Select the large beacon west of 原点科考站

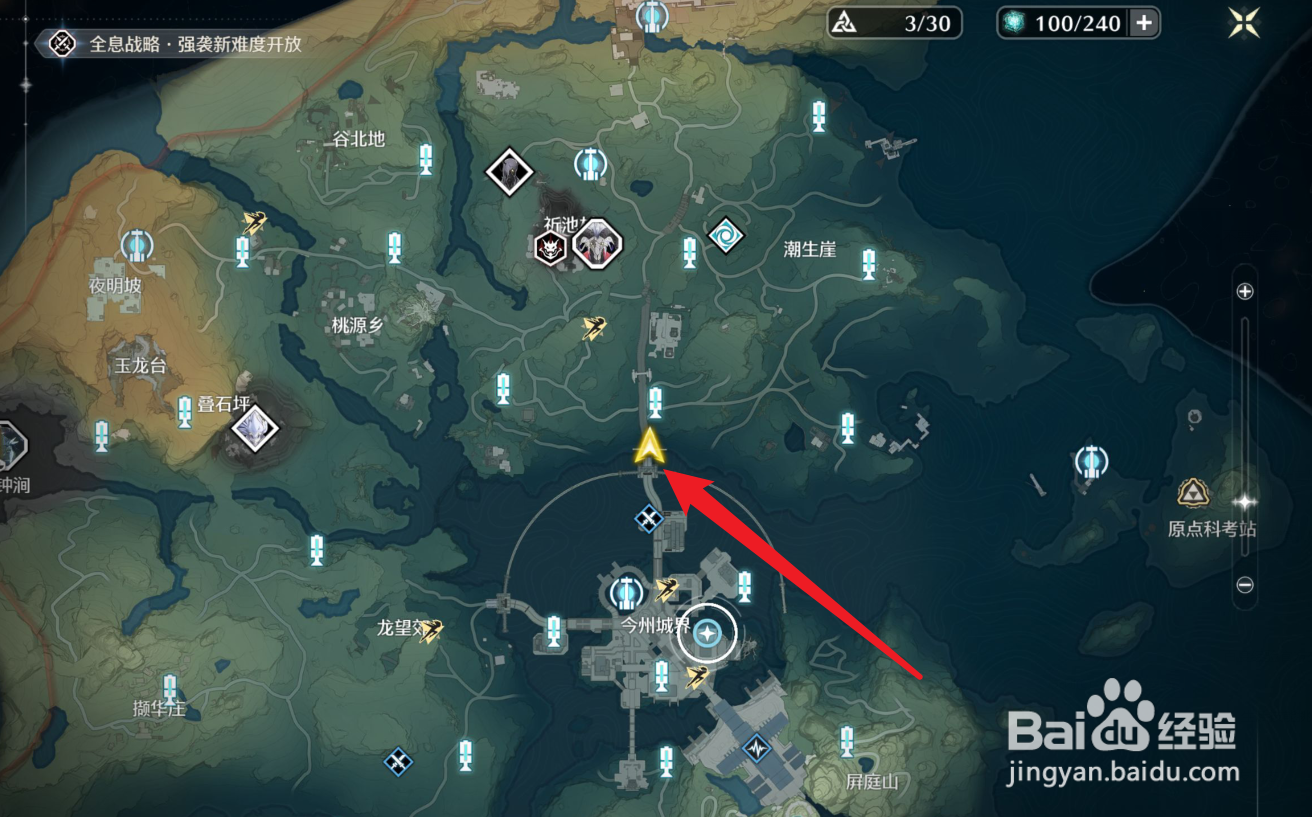tap(1091, 462)
